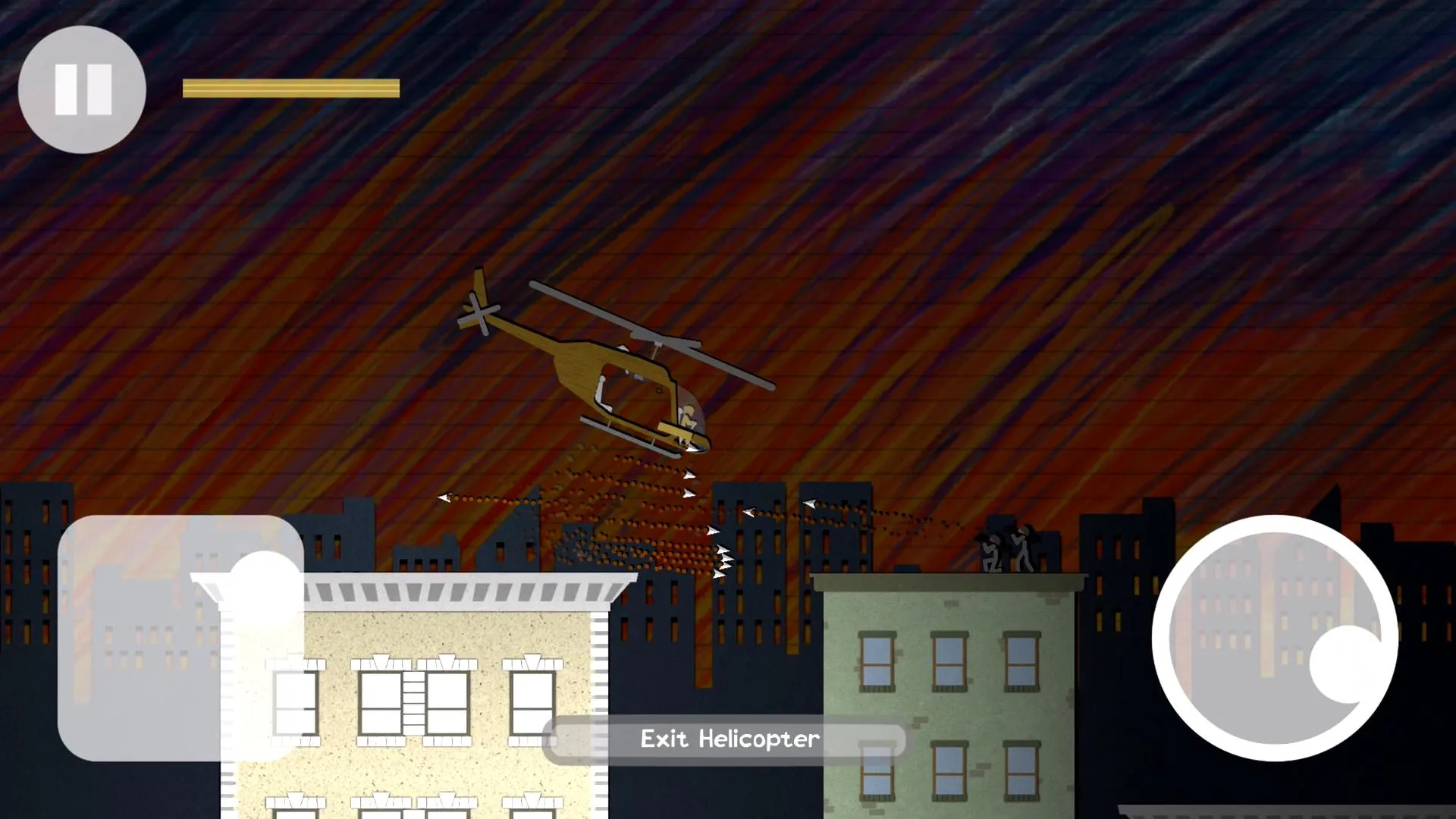The width and height of the screenshot is (1456, 819).
Task: Tap the Exit Helicopter button
Action: click(728, 739)
